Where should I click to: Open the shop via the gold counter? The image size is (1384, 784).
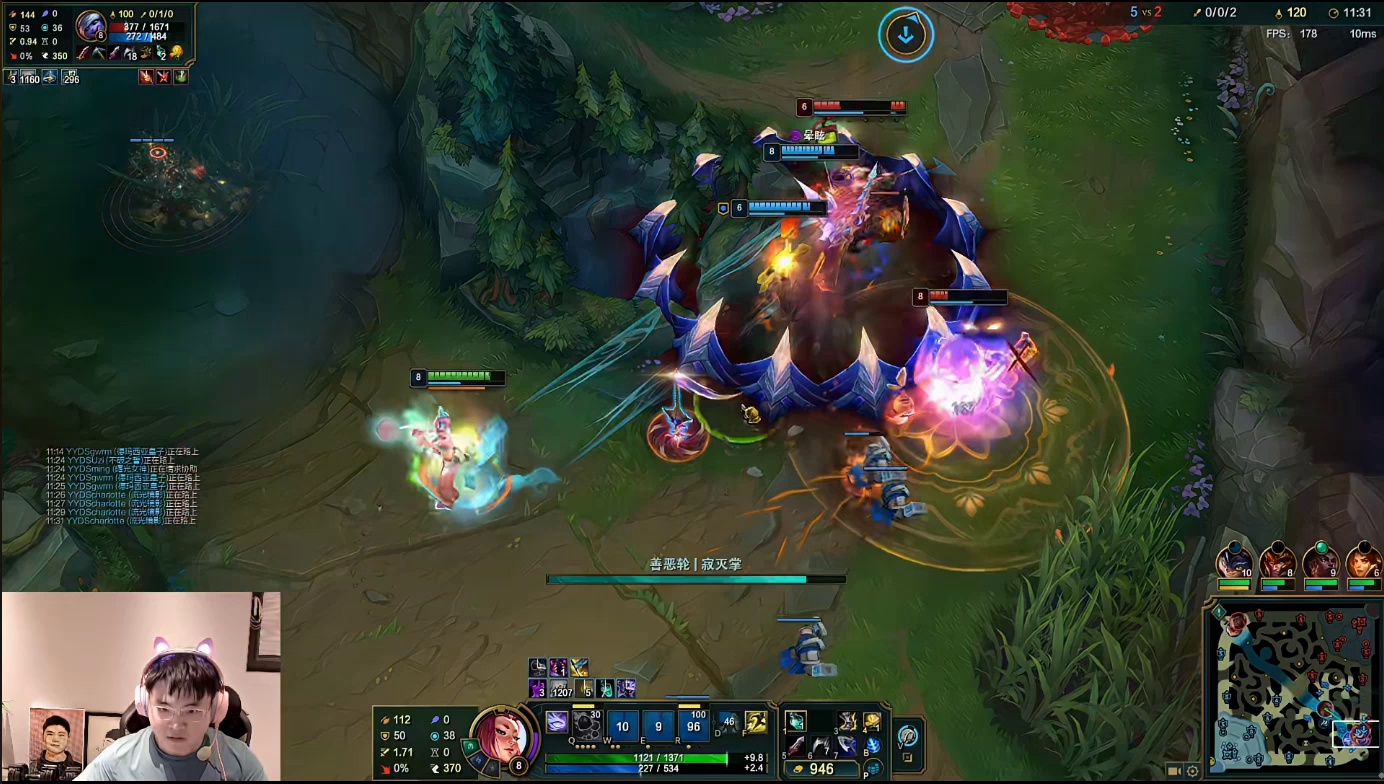click(822, 769)
